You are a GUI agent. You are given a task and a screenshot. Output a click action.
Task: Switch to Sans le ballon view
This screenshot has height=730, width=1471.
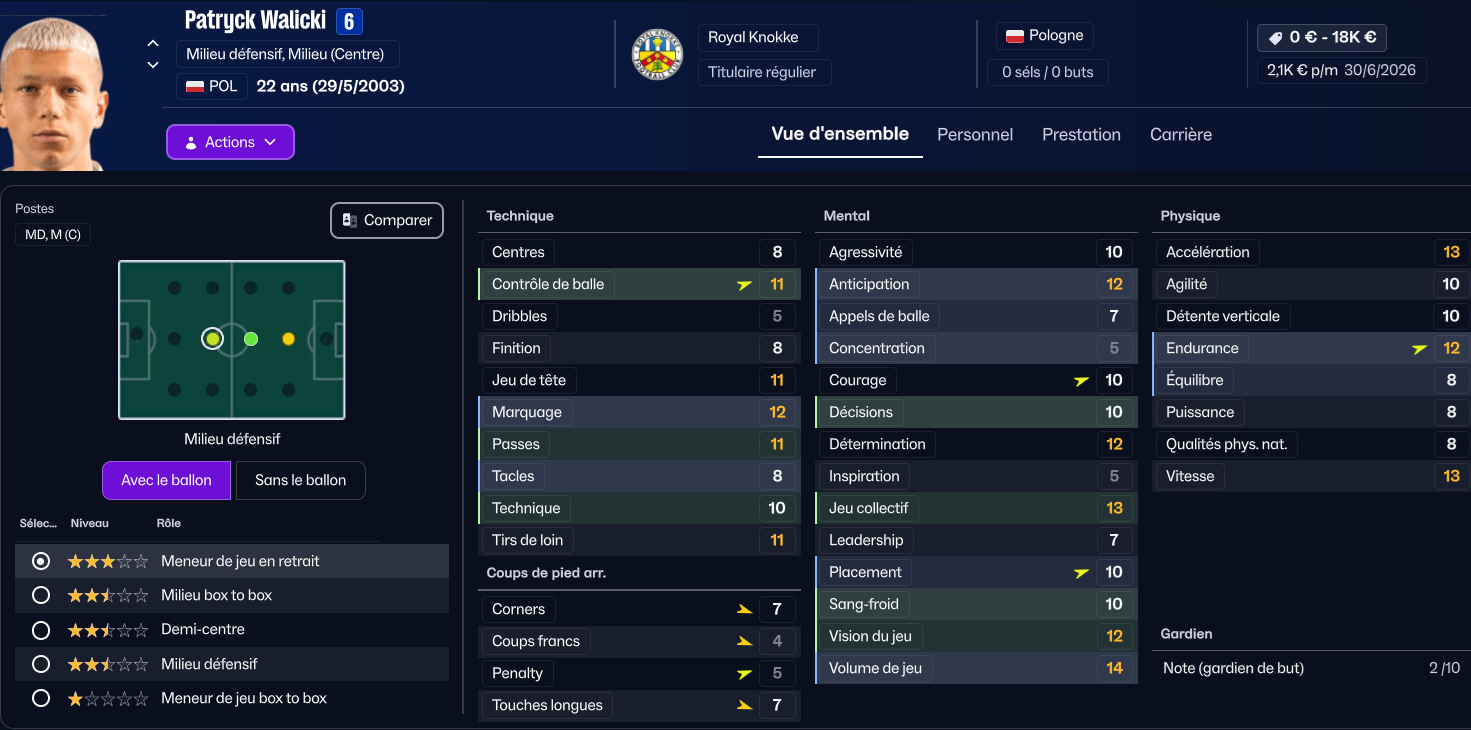(300, 480)
